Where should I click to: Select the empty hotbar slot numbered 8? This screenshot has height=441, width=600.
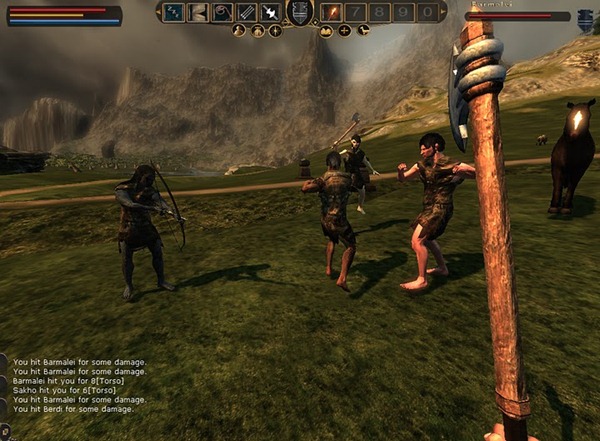379,12
